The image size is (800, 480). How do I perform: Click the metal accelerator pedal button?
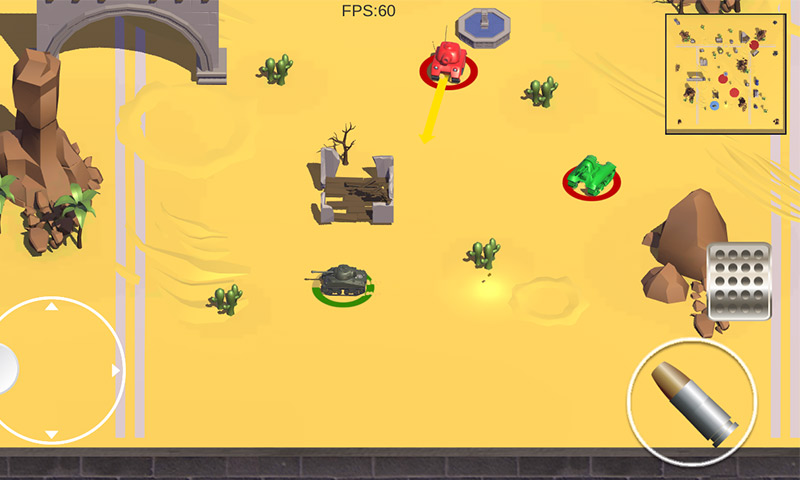[x=739, y=281]
